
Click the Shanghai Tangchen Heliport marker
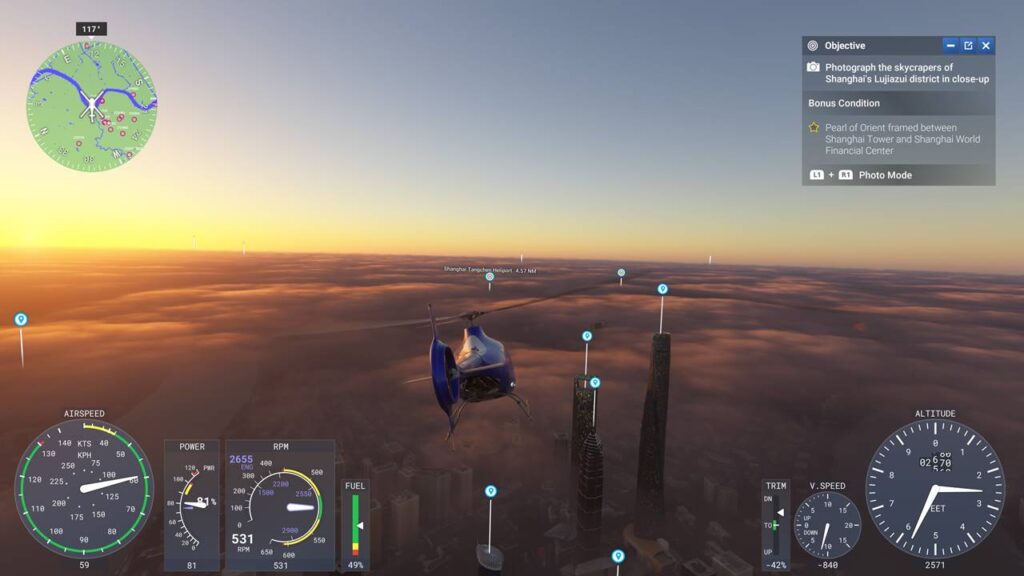(x=490, y=277)
